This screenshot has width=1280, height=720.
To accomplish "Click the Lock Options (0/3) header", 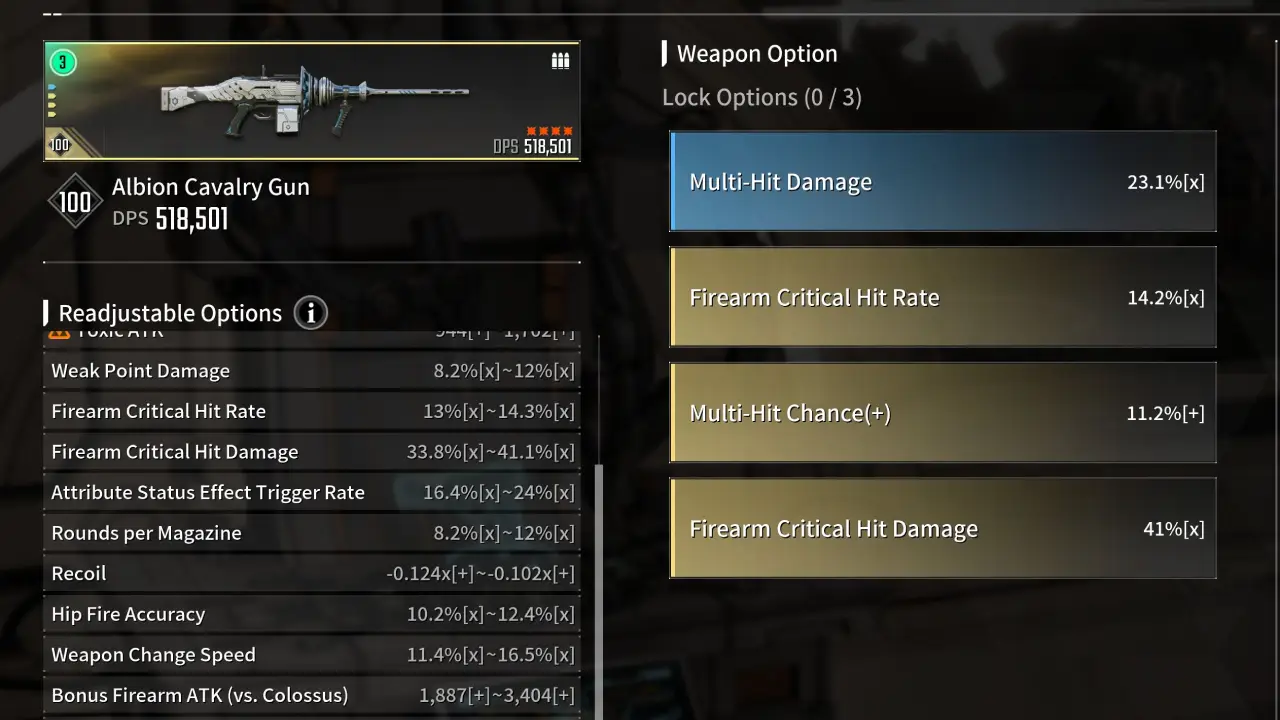I will (x=762, y=97).
